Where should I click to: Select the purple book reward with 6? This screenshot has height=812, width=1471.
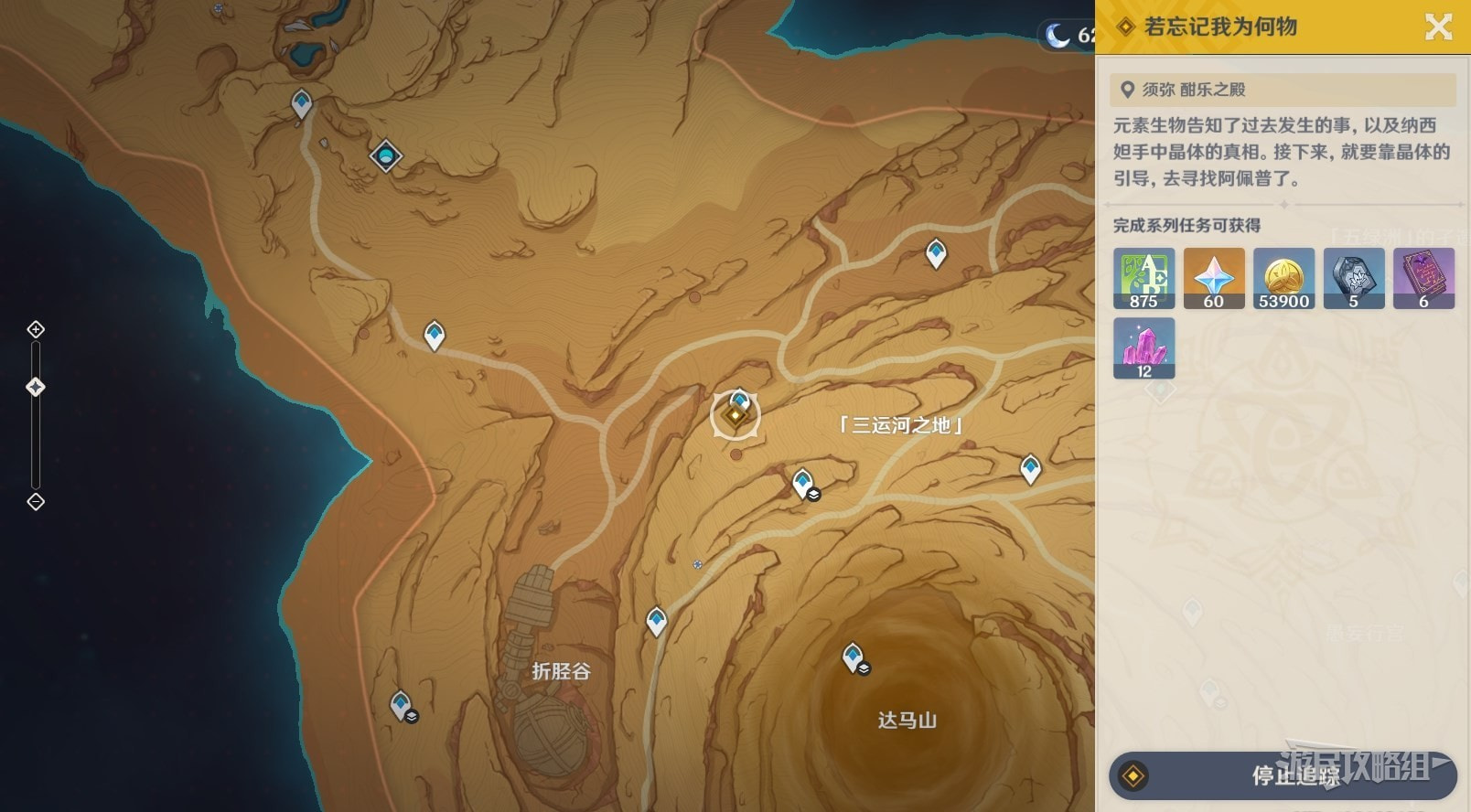[1423, 278]
